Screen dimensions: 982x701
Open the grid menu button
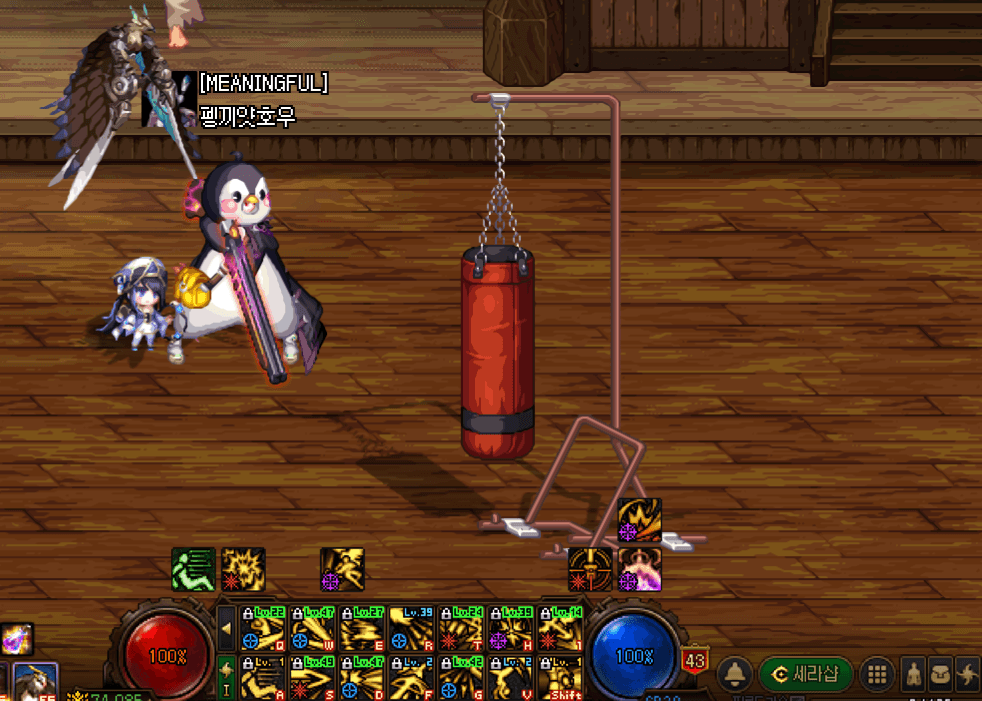(877, 673)
